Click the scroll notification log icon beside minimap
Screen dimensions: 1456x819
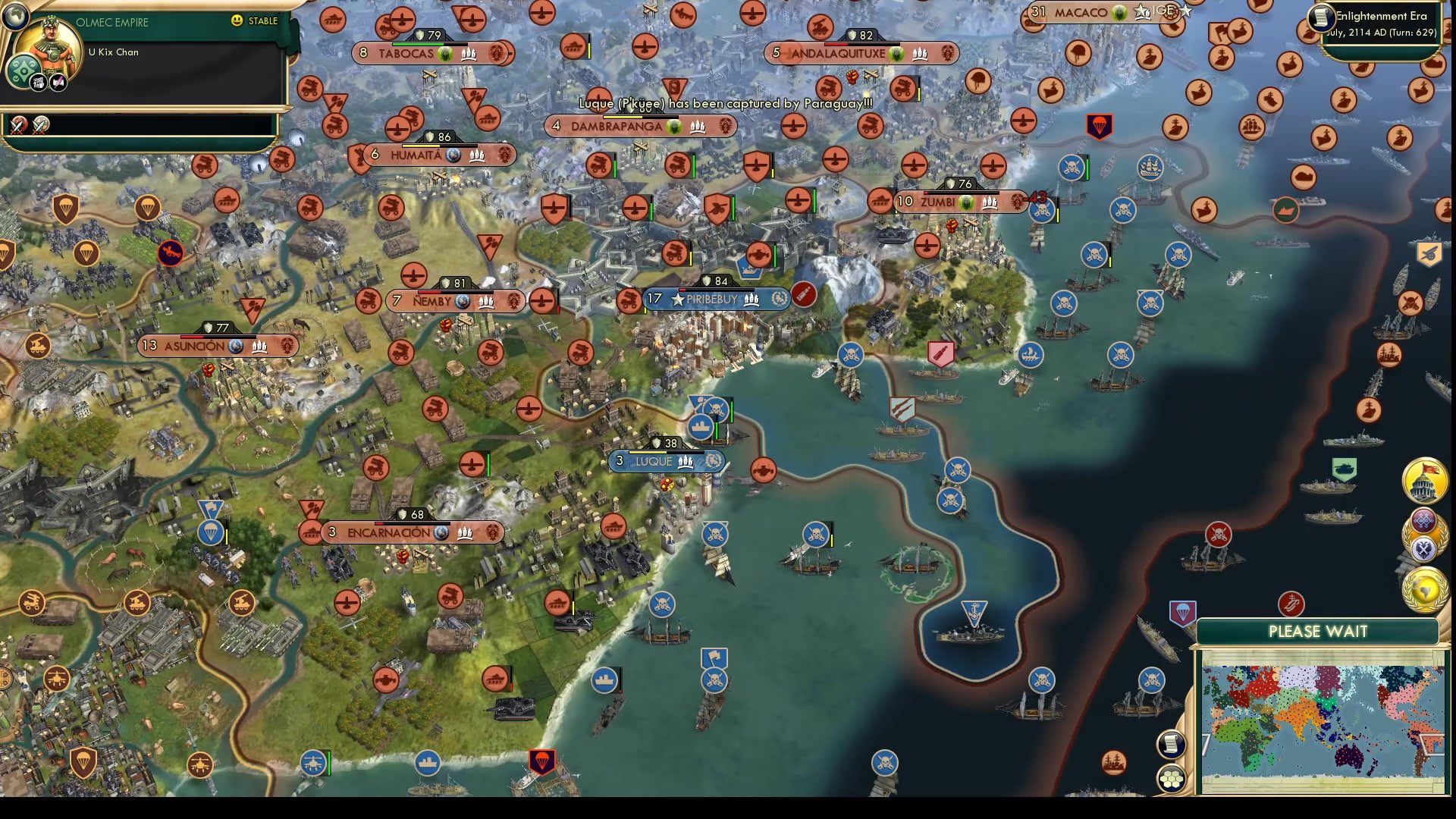coord(1172,743)
